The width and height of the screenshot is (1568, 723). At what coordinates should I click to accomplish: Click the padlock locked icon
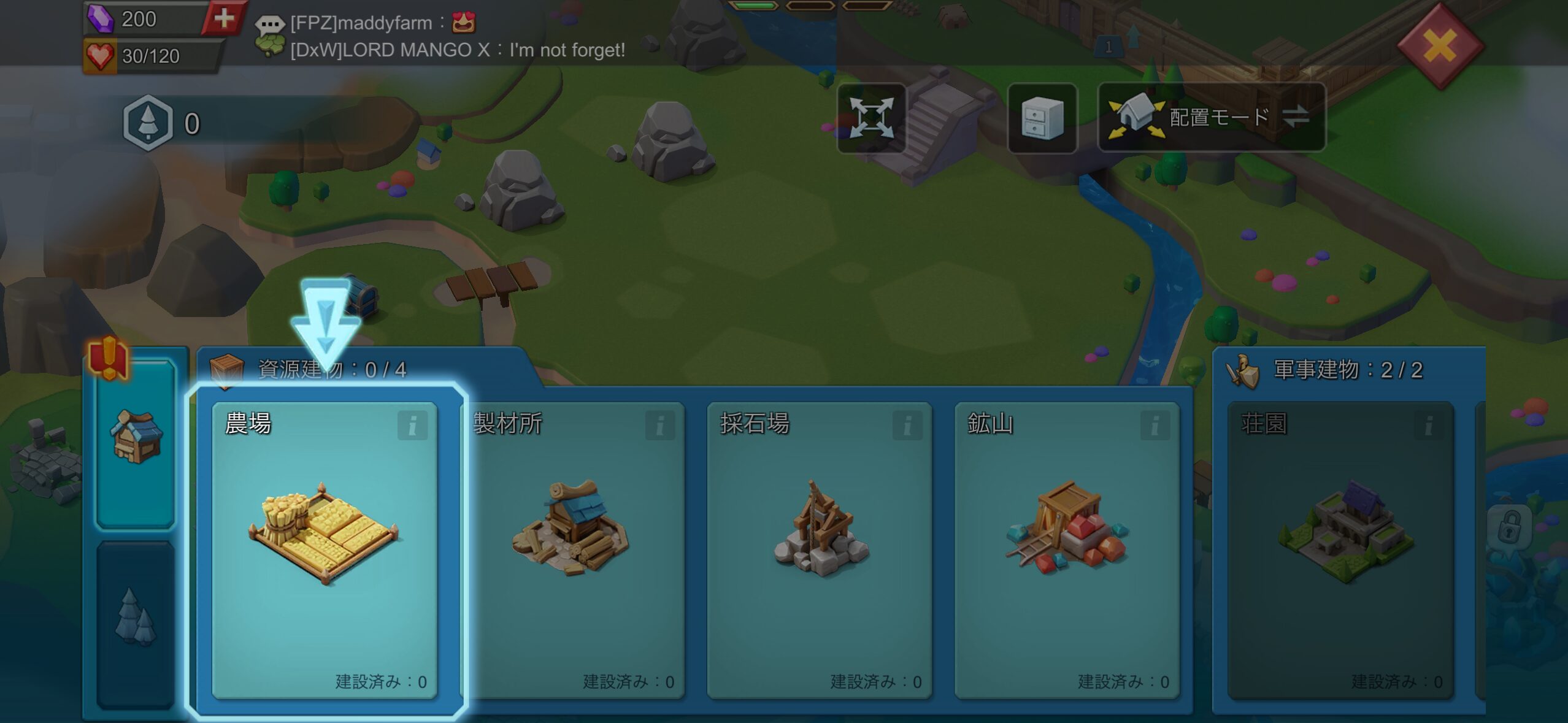tap(1509, 526)
